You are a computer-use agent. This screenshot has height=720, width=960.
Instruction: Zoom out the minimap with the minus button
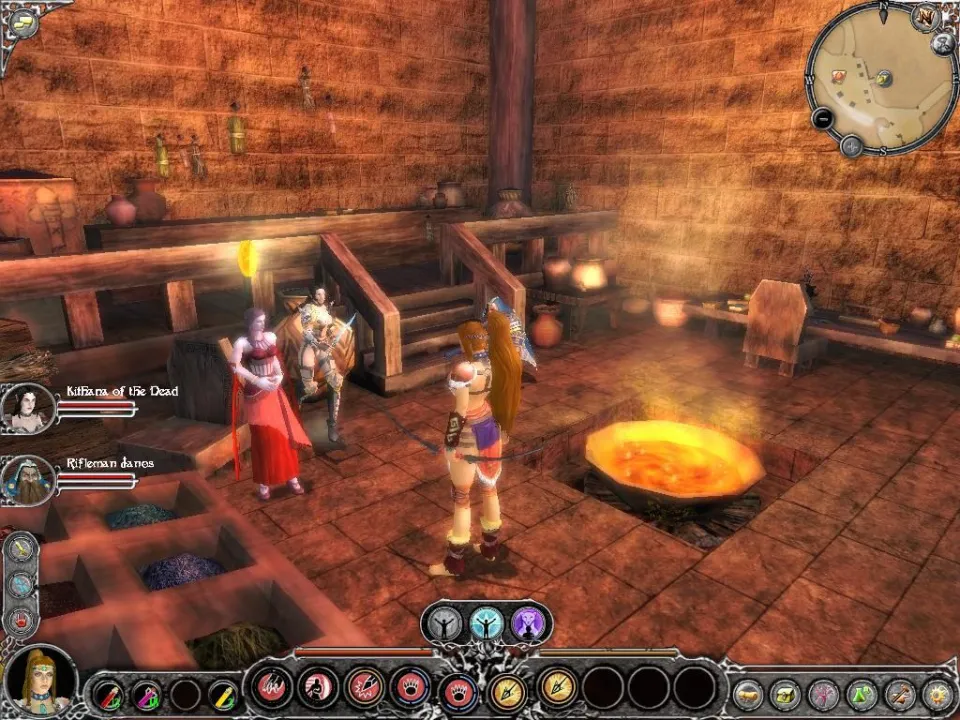(823, 118)
